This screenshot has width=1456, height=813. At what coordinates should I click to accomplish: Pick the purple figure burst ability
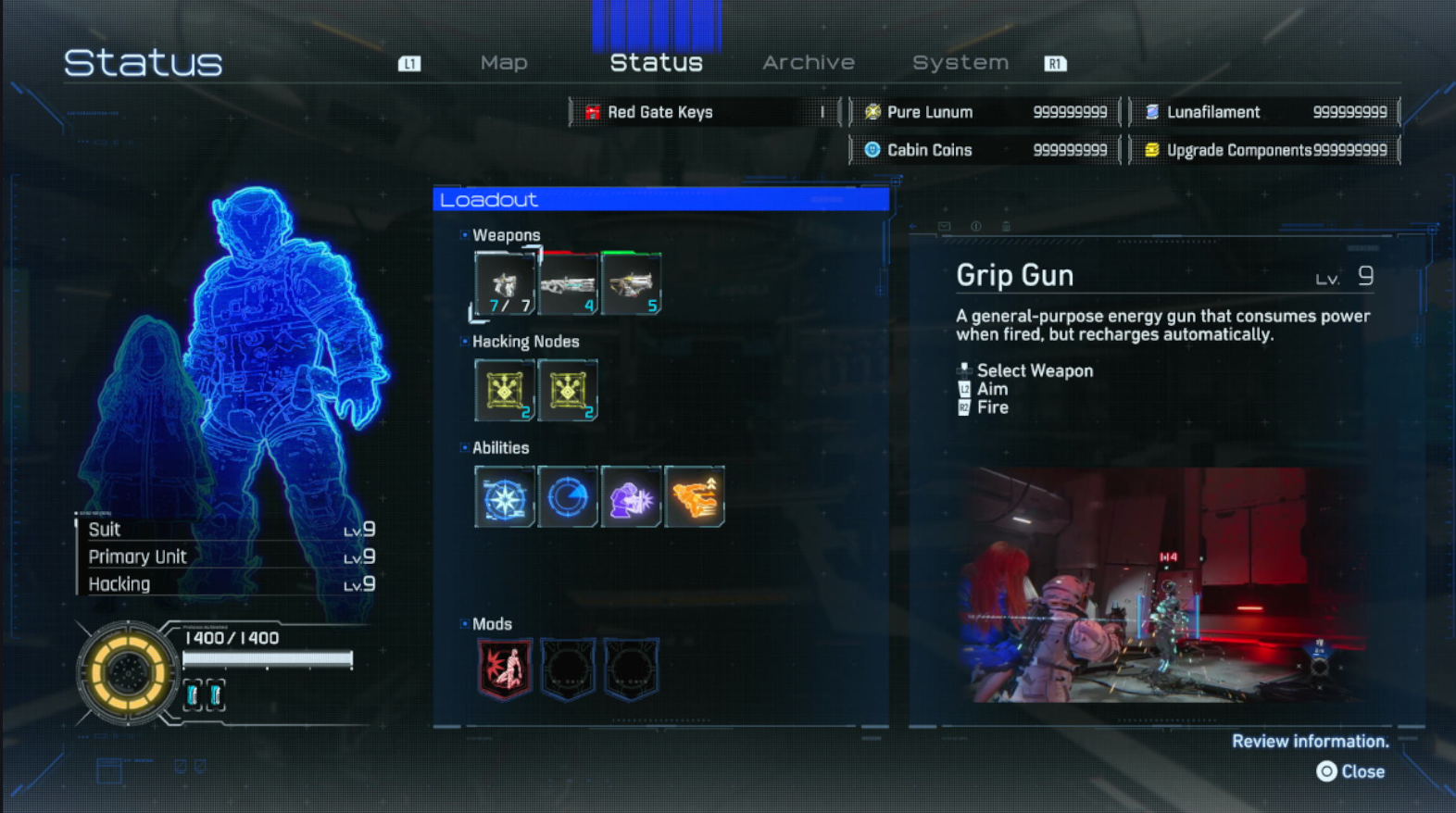(631, 497)
